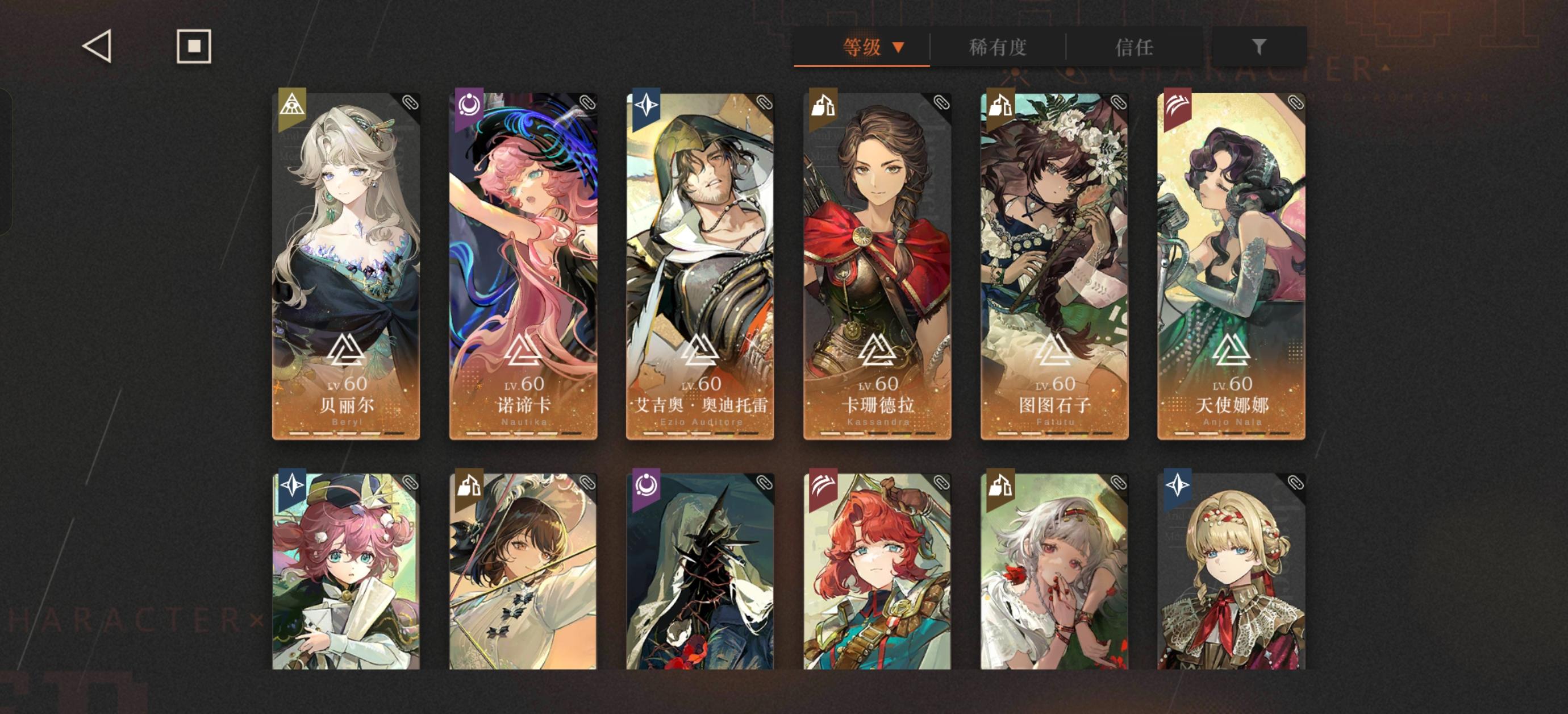1568x714 pixels.
Task: Switch to the 信任 tab
Action: click(1133, 48)
